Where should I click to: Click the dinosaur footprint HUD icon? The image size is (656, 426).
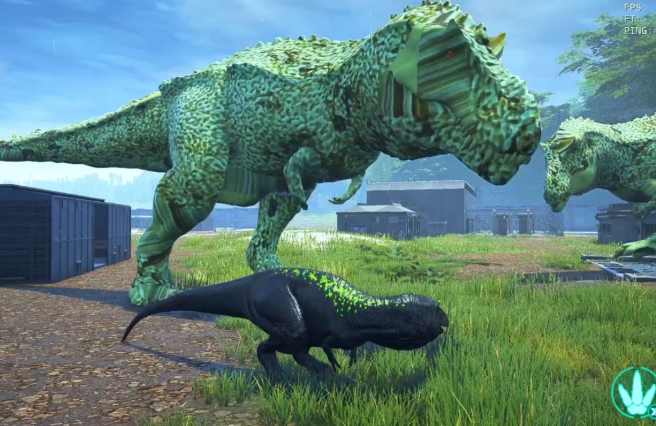(635, 393)
